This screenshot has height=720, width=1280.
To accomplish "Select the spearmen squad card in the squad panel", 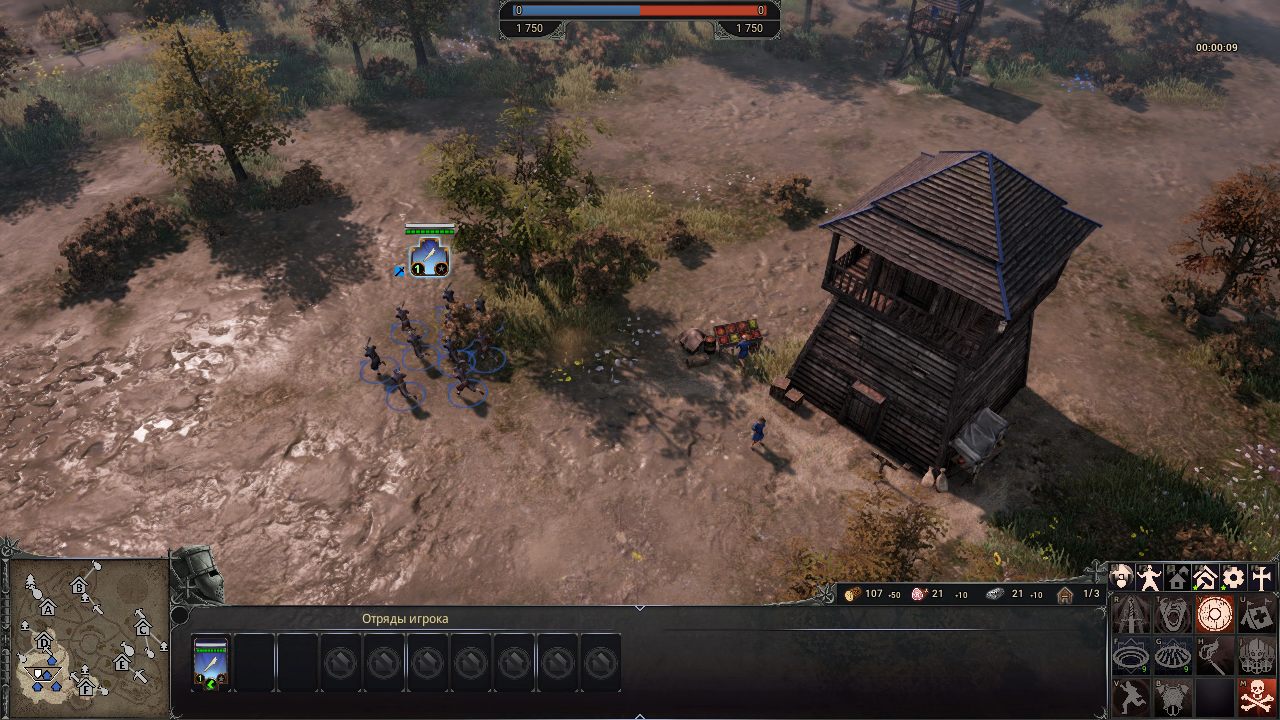I will coord(211,662).
